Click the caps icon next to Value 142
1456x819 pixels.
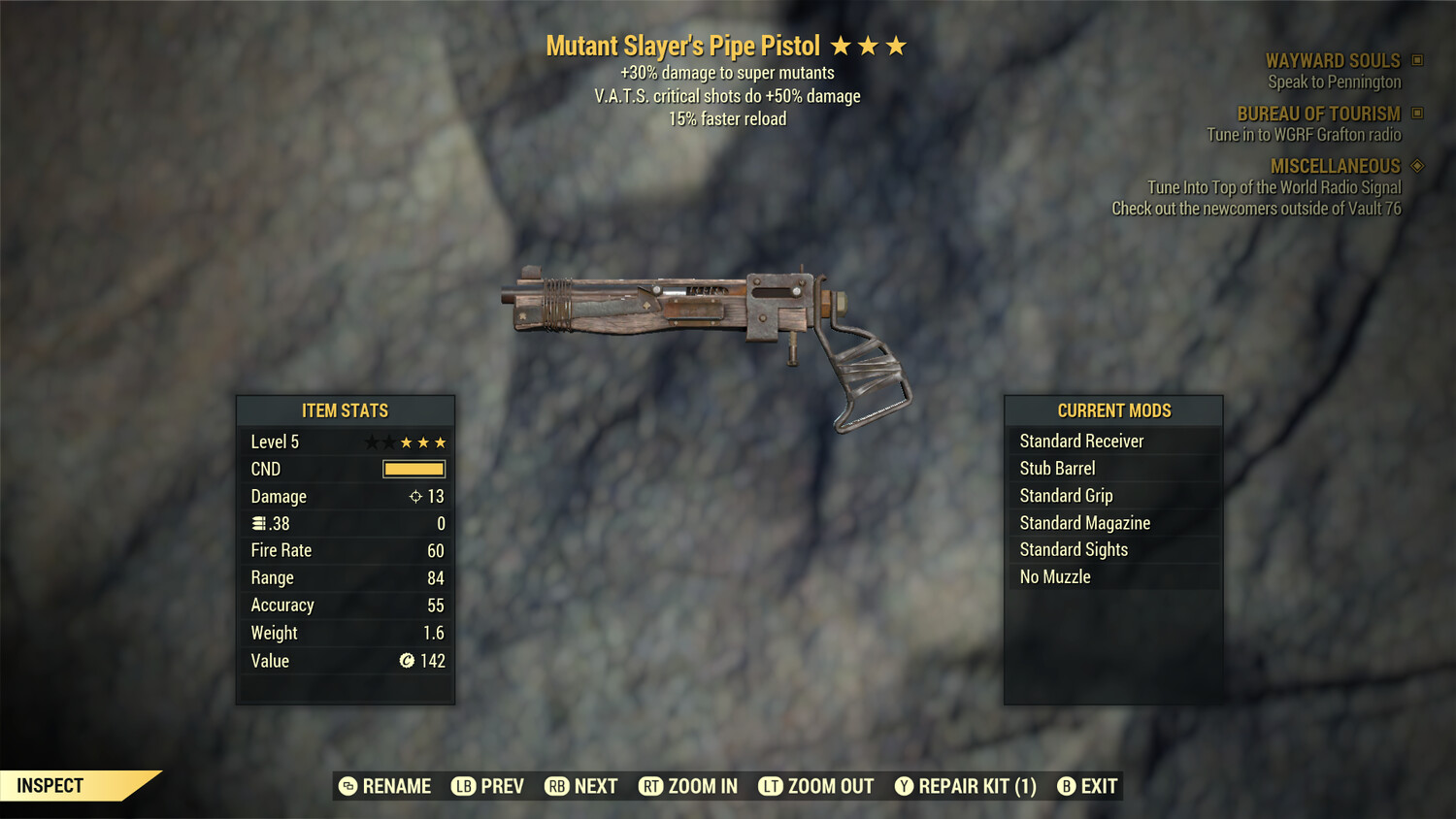pyautogui.click(x=409, y=661)
